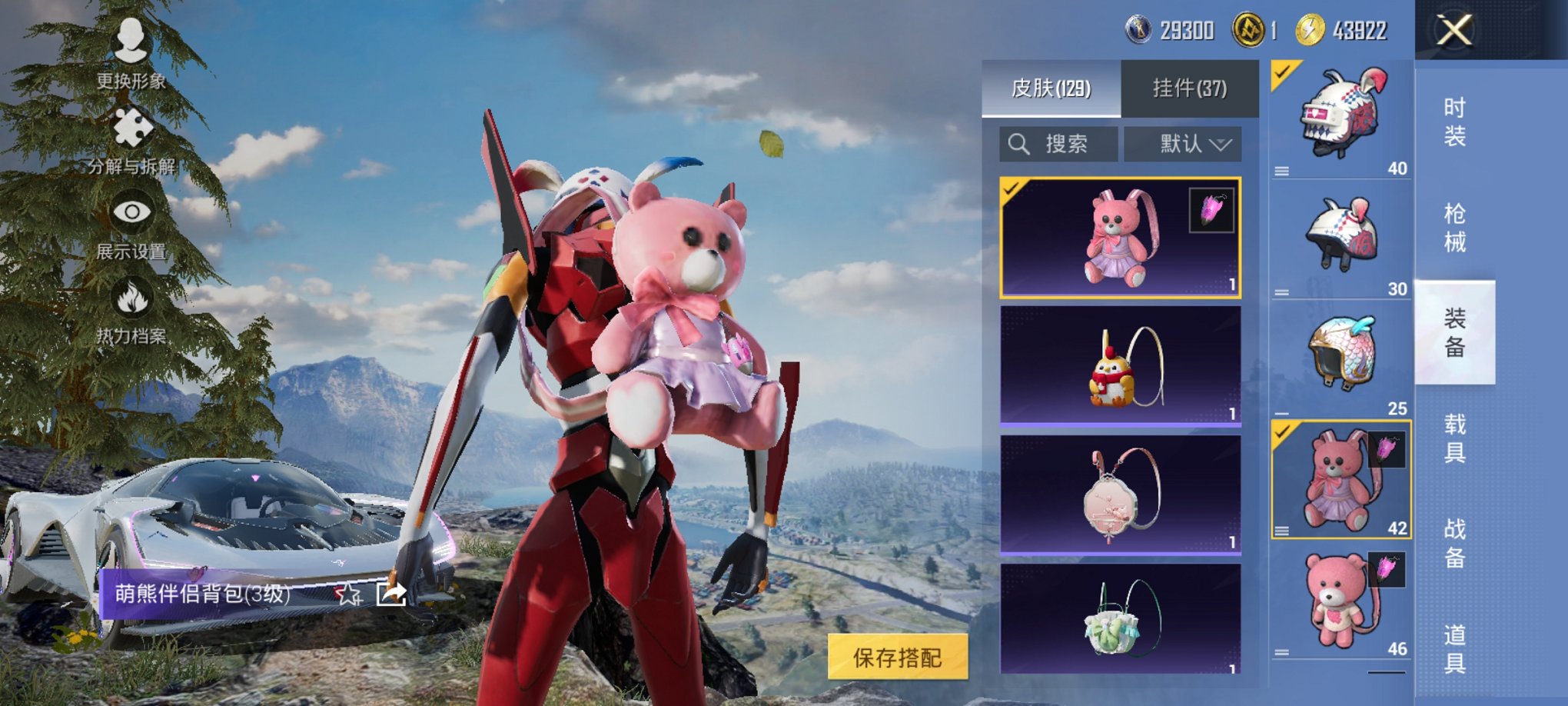The width and height of the screenshot is (1568, 706).
Task: Select the 分解与拆解 dismantle tool
Action: 135,142
